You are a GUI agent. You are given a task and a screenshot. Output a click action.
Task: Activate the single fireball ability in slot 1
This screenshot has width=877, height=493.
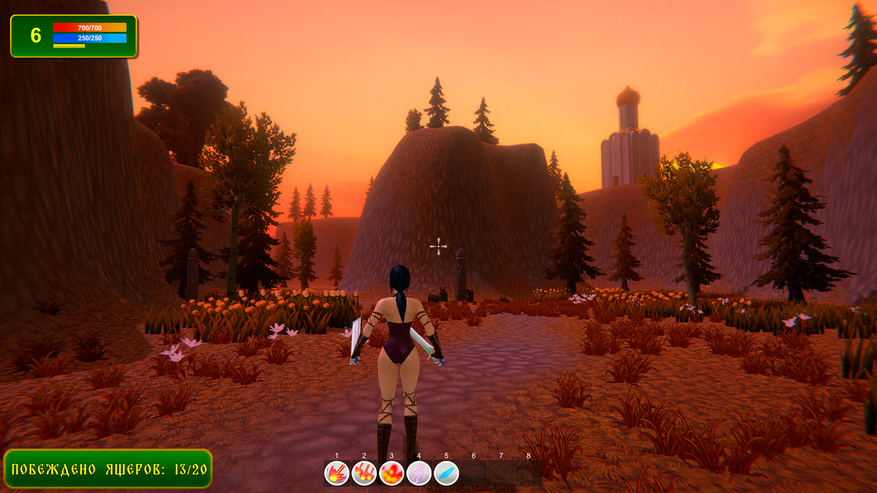click(337, 473)
